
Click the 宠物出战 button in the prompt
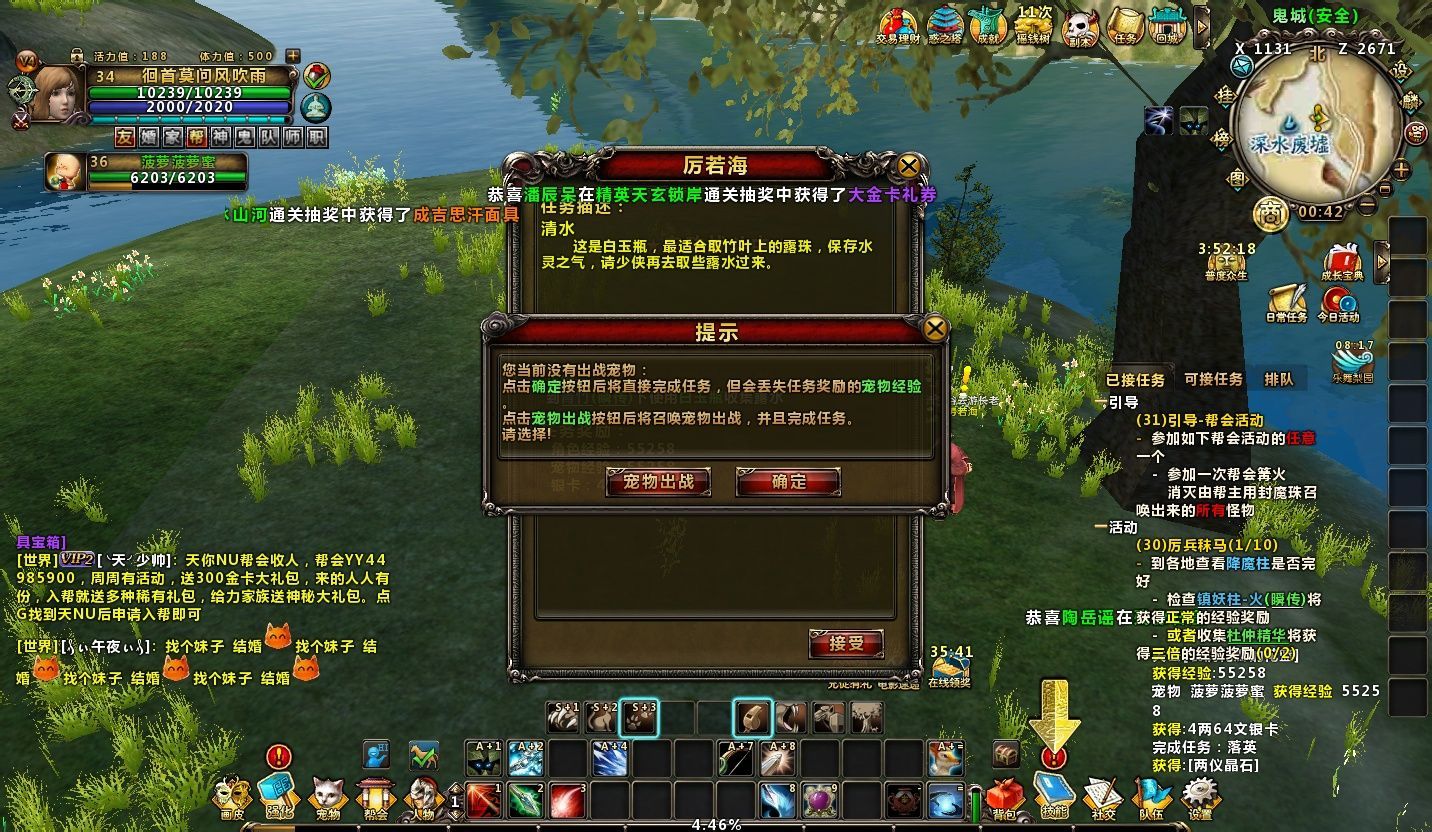[658, 482]
